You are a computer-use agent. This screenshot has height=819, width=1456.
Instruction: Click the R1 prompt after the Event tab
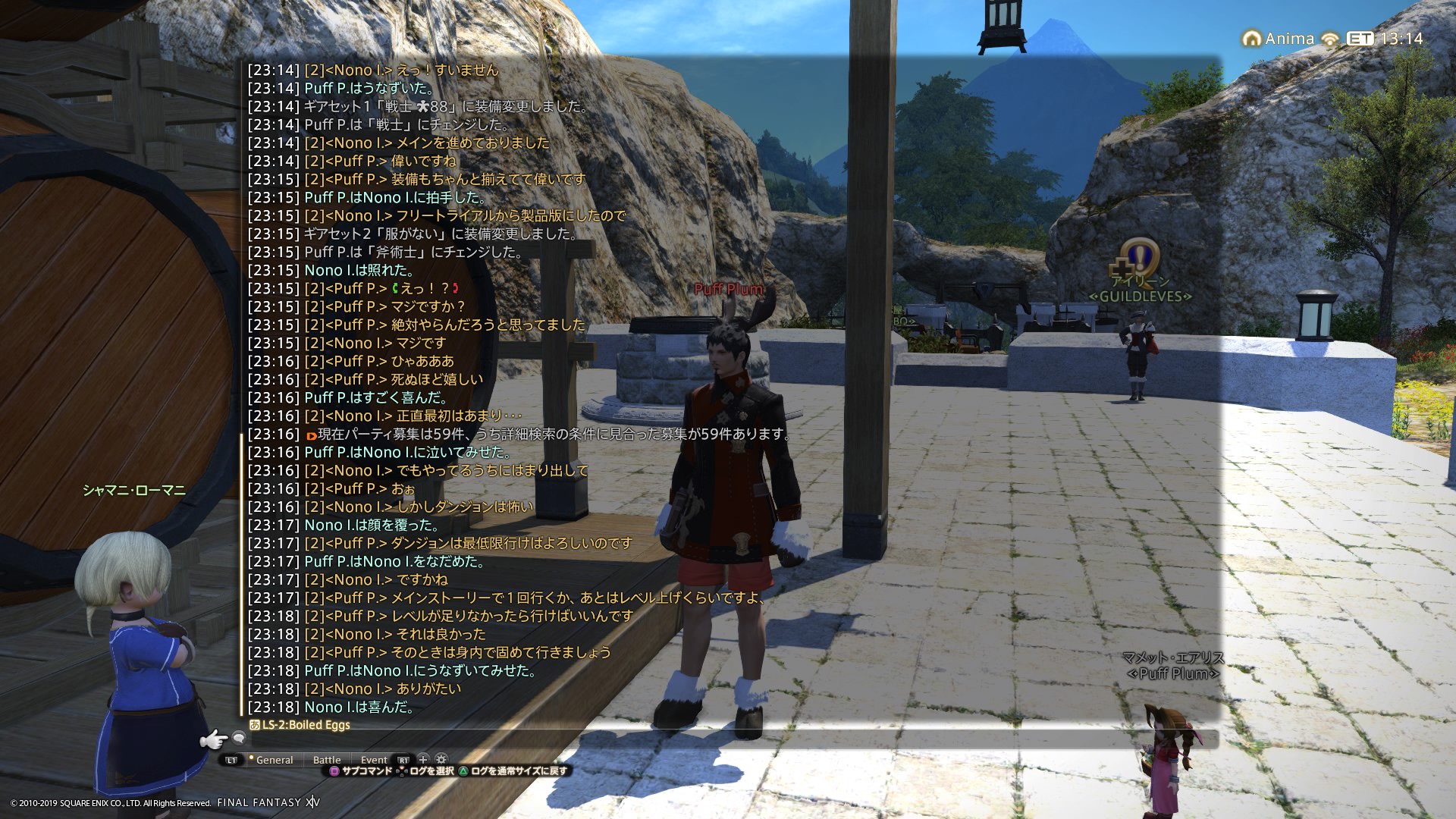coord(403,760)
